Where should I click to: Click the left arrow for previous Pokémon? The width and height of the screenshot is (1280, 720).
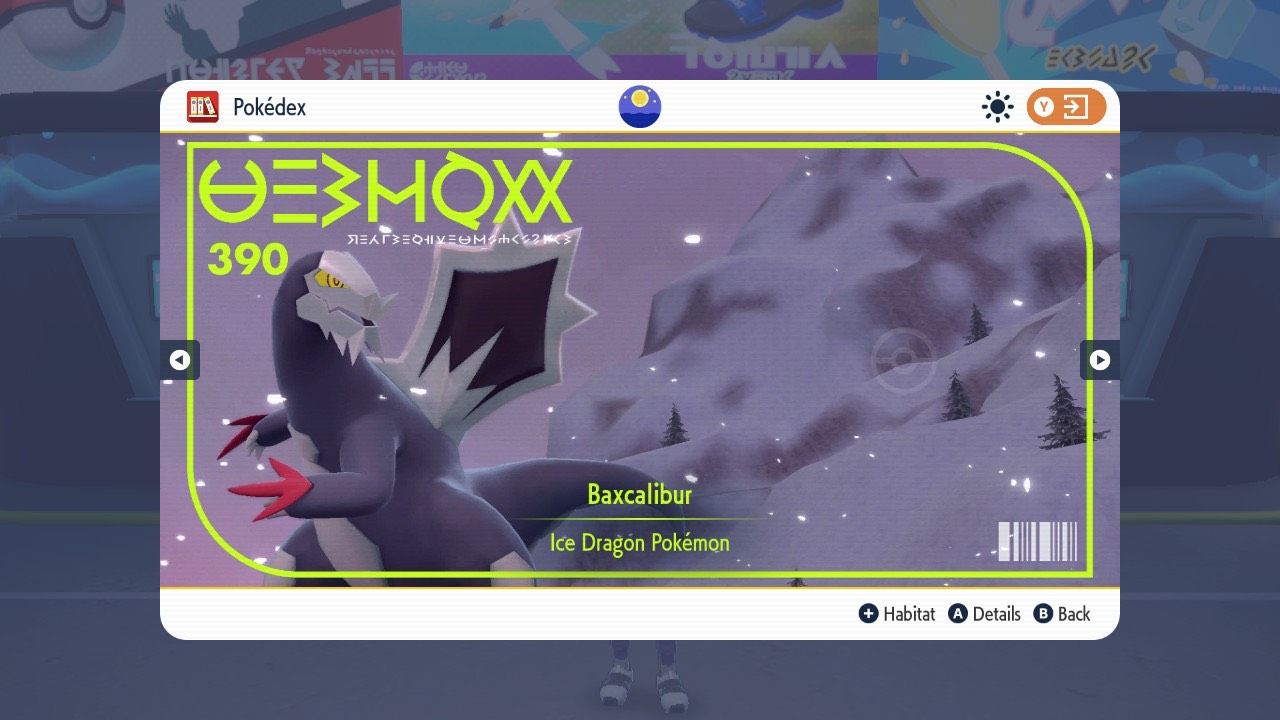coord(180,360)
